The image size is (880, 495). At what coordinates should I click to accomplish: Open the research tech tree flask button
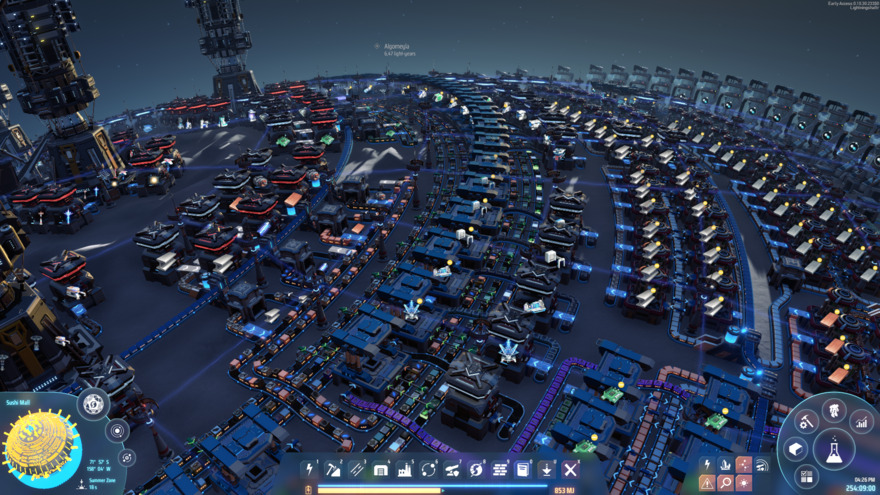coord(833,449)
